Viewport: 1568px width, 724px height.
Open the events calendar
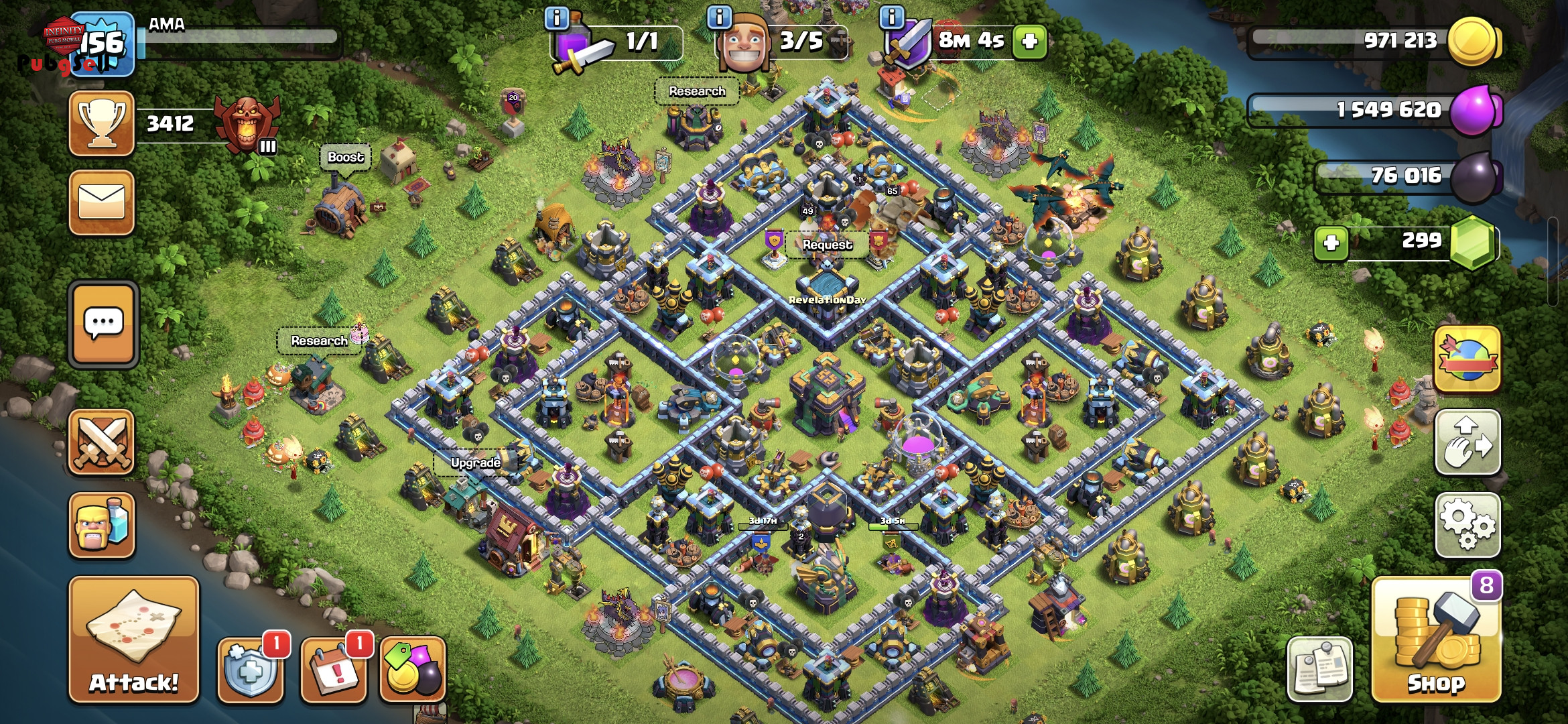[334, 670]
